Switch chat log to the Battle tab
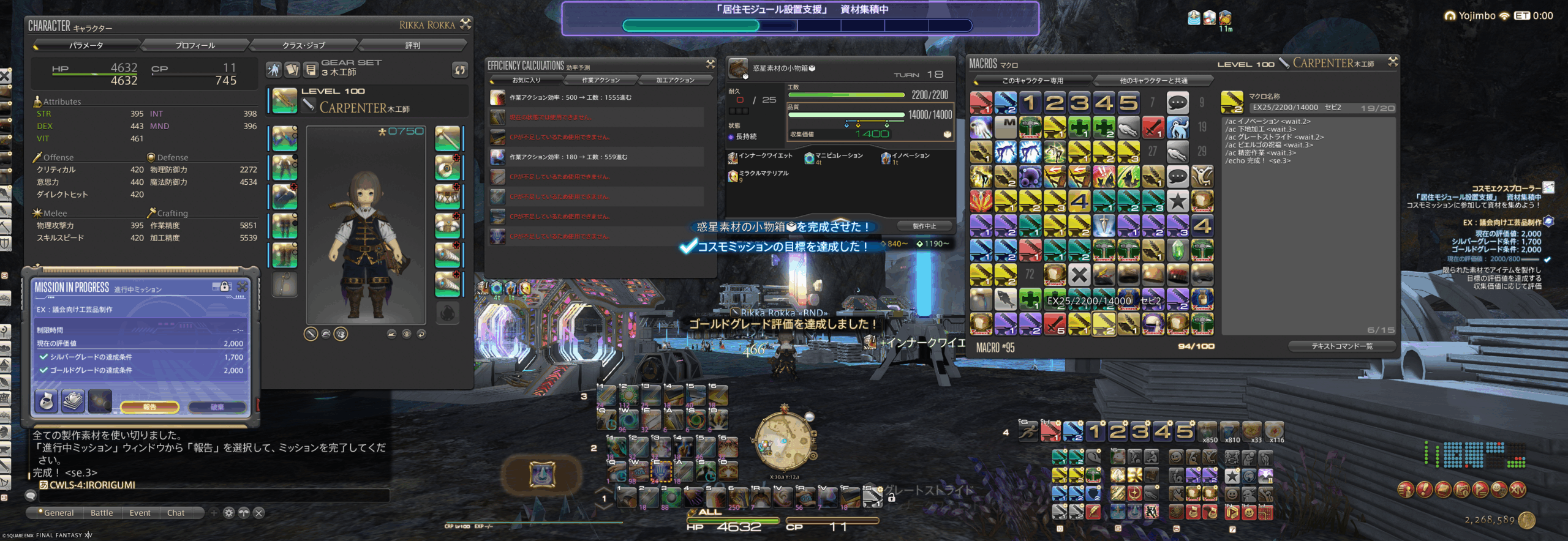 click(x=102, y=513)
